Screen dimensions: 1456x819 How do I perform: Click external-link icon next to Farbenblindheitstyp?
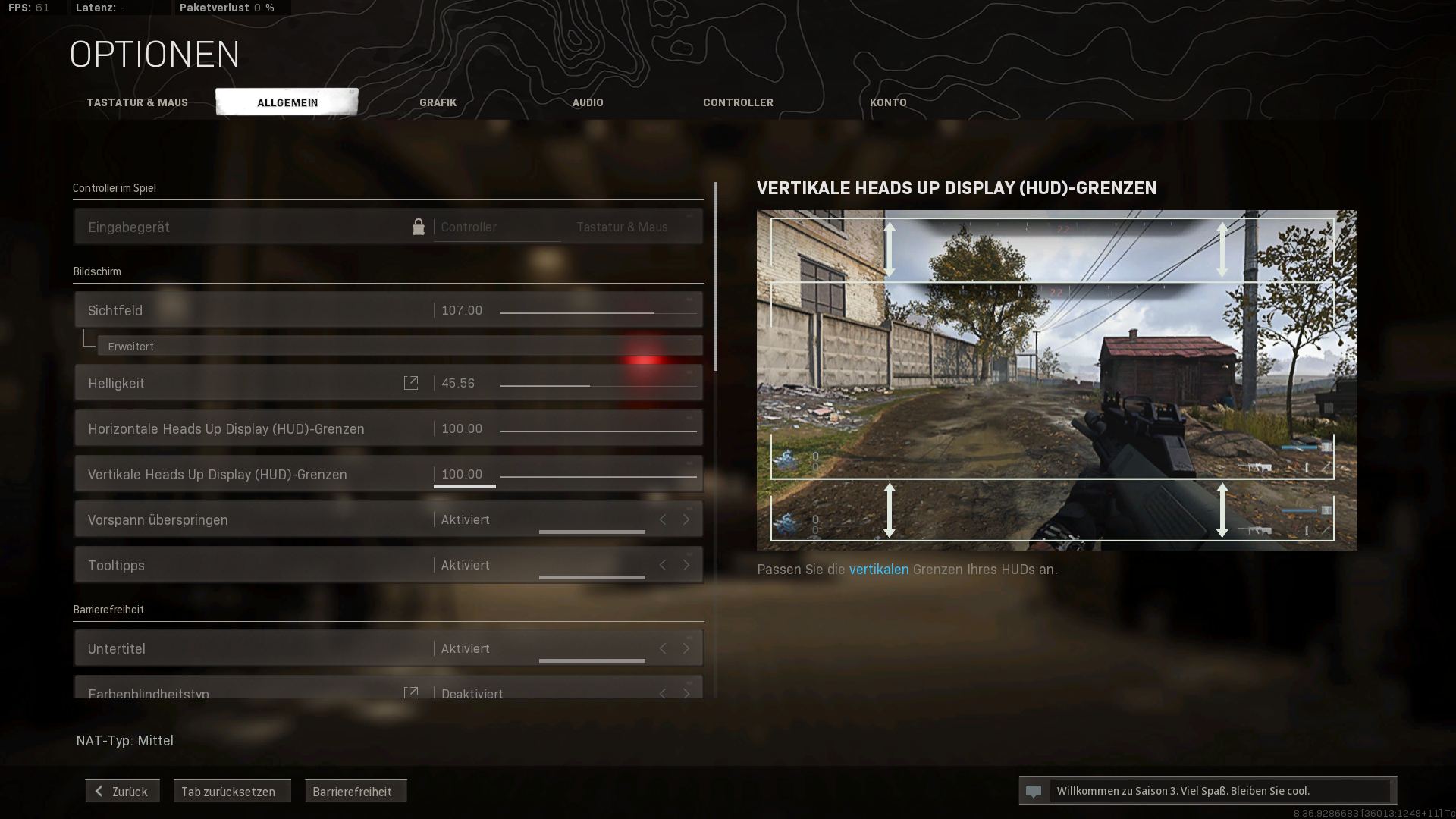click(411, 693)
